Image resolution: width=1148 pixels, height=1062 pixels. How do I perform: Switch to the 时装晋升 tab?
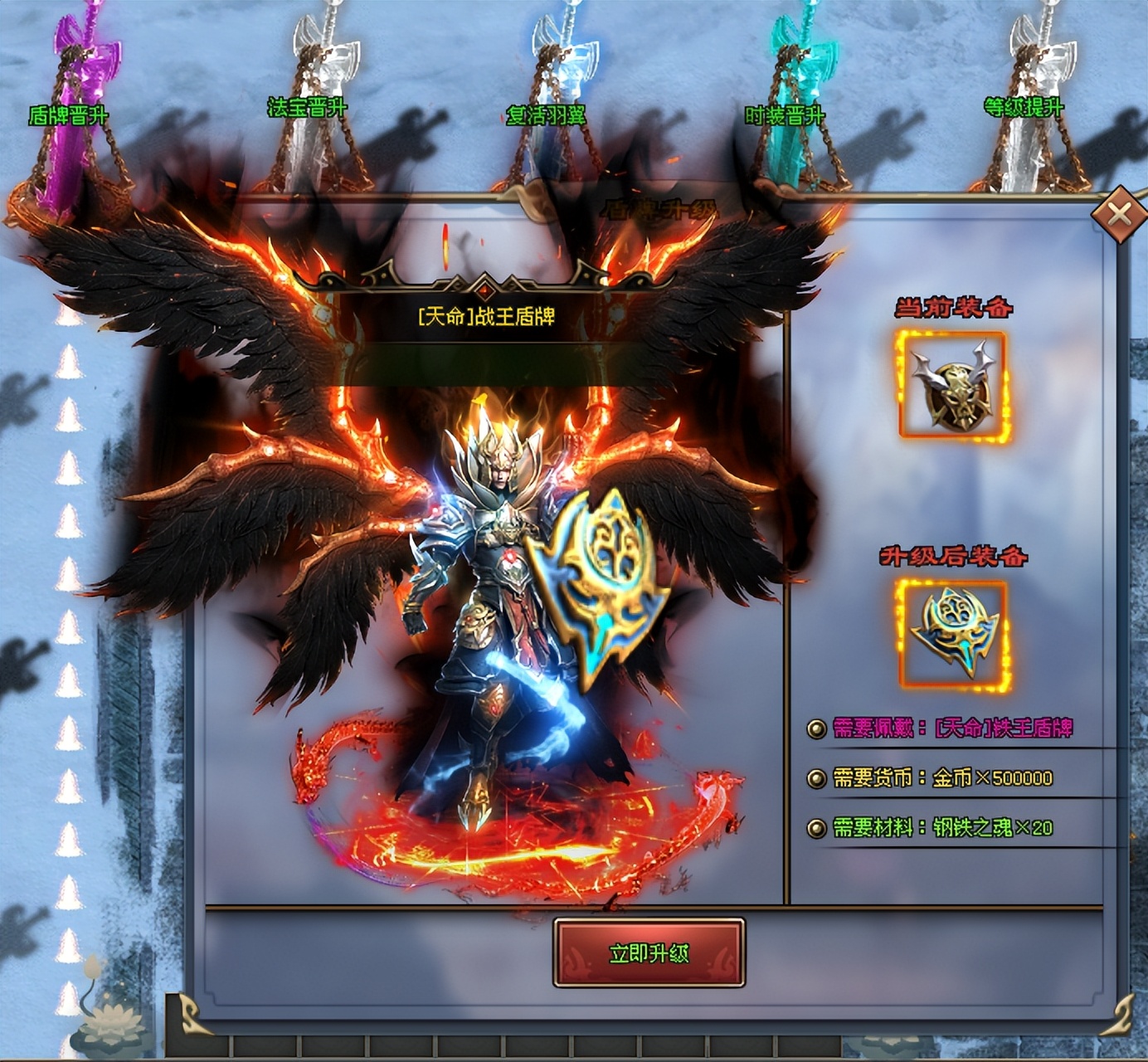[785, 114]
